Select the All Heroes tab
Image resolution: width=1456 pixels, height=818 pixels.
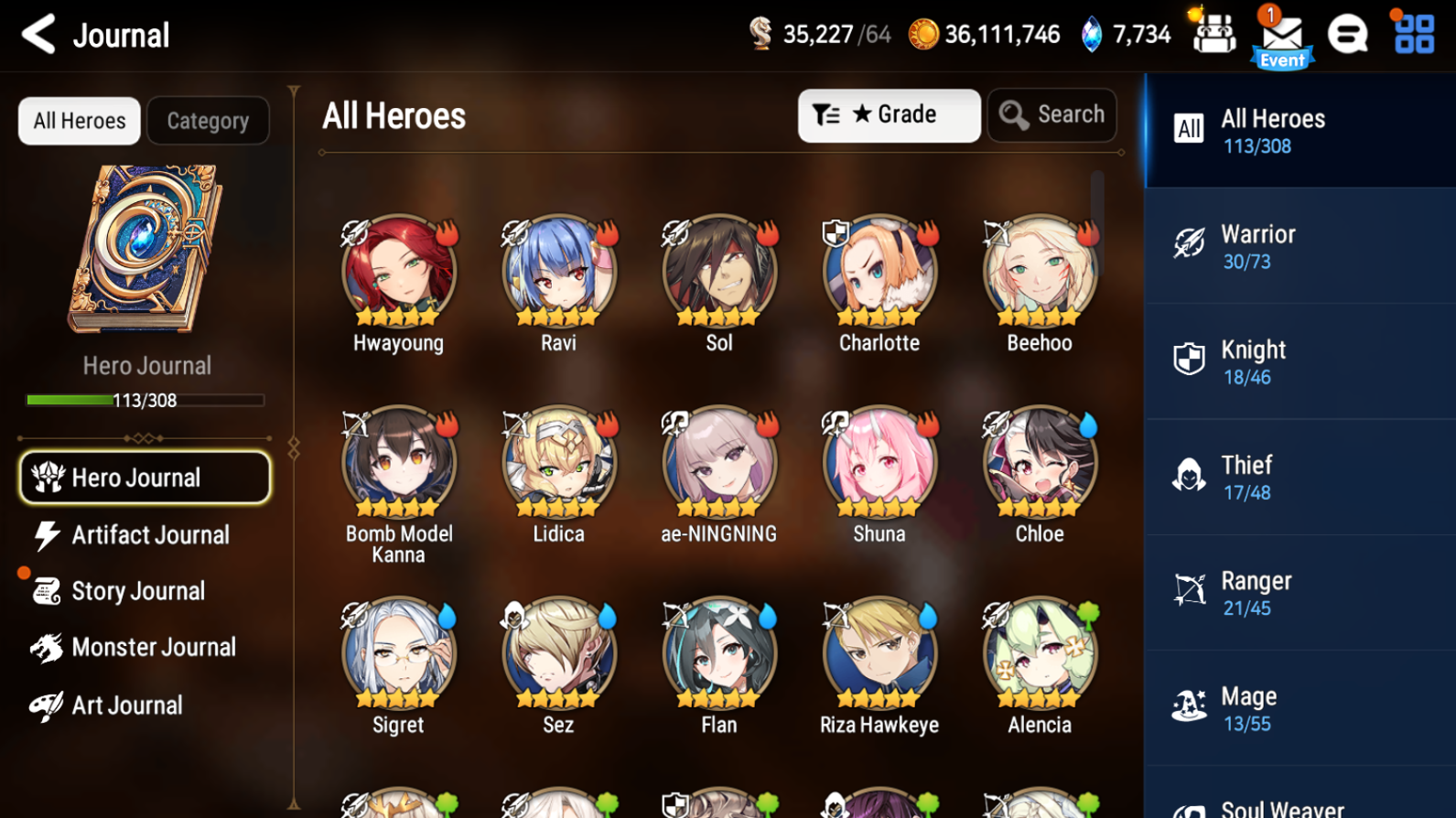[79, 120]
